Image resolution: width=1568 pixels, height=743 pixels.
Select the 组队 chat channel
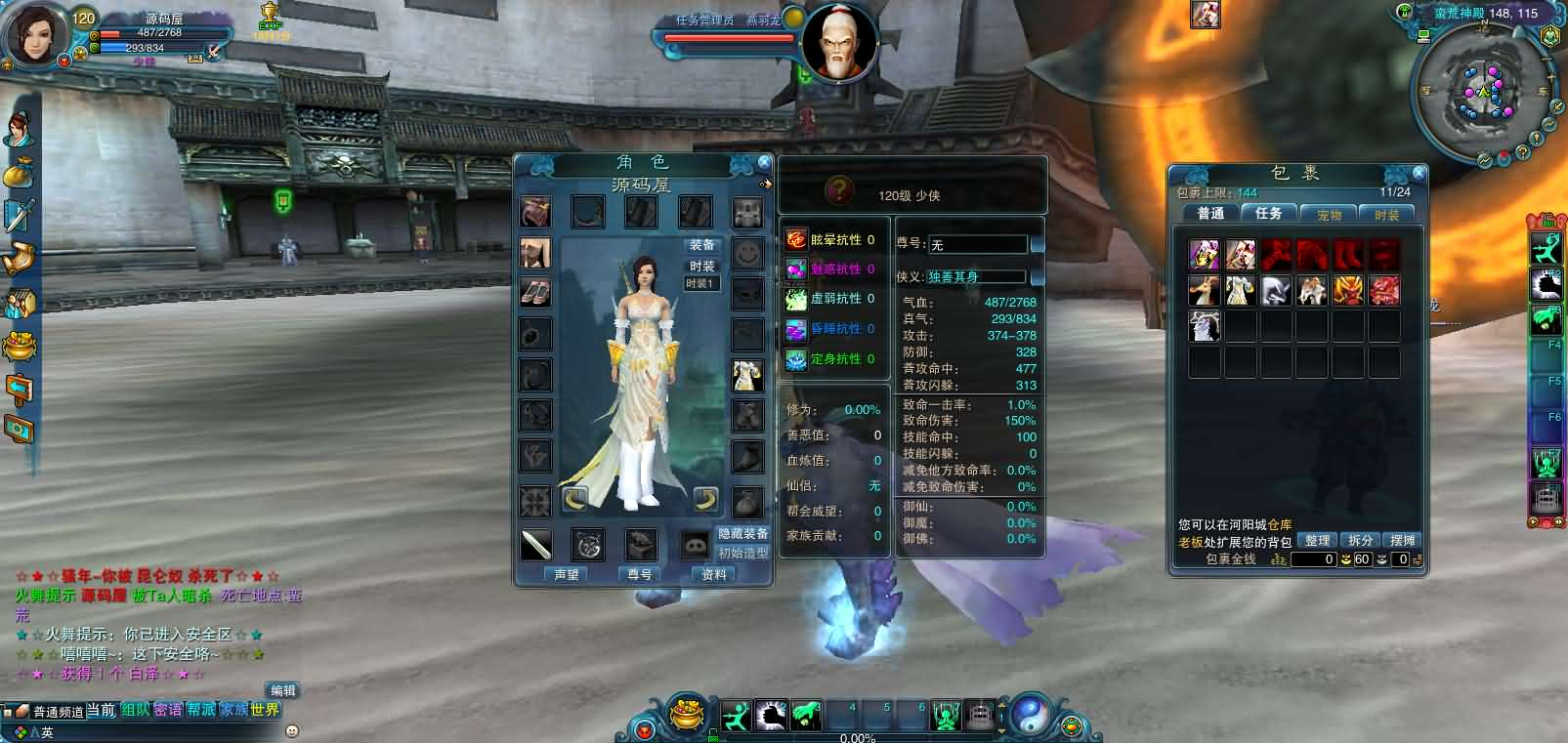pos(135,710)
